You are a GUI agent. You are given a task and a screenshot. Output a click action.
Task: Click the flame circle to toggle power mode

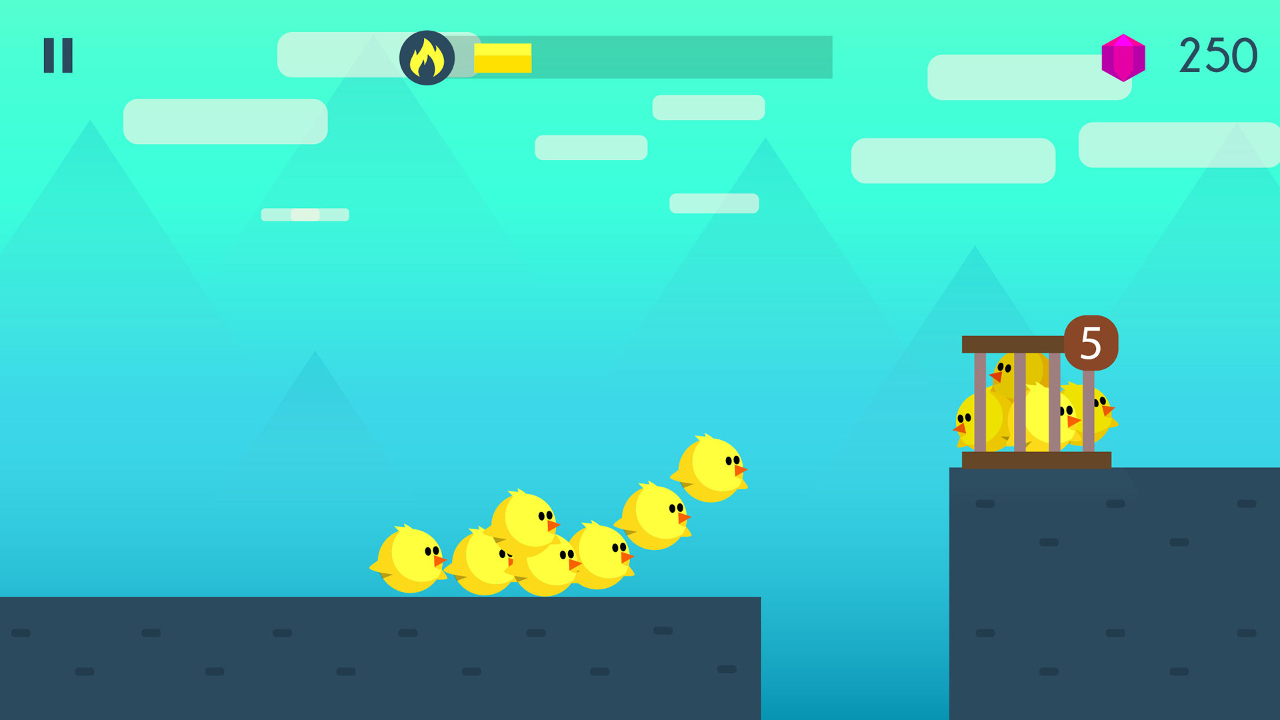pyautogui.click(x=428, y=57)
